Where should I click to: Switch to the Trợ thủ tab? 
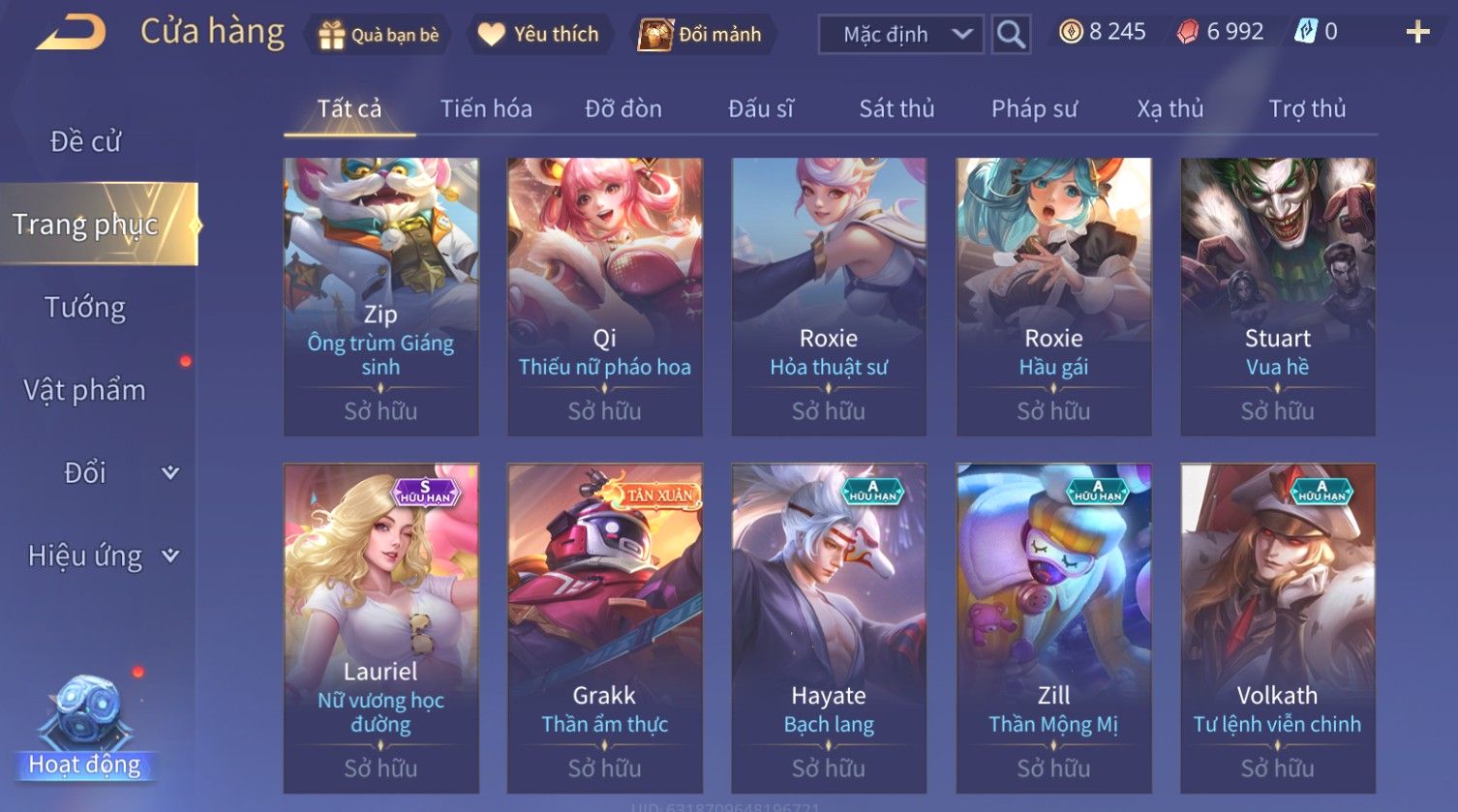[1307, 108]
